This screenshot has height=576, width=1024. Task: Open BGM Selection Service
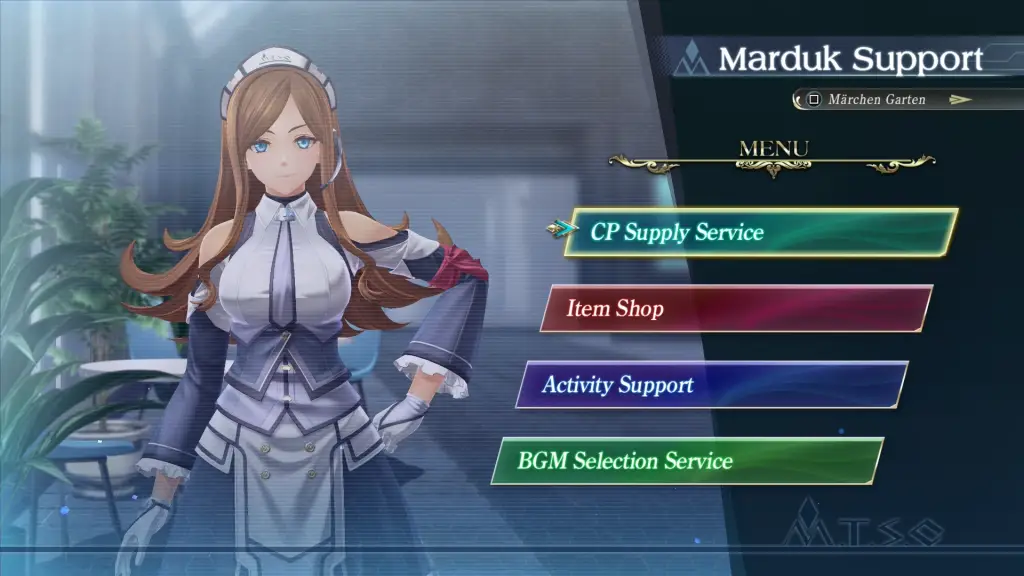[687, 461]
